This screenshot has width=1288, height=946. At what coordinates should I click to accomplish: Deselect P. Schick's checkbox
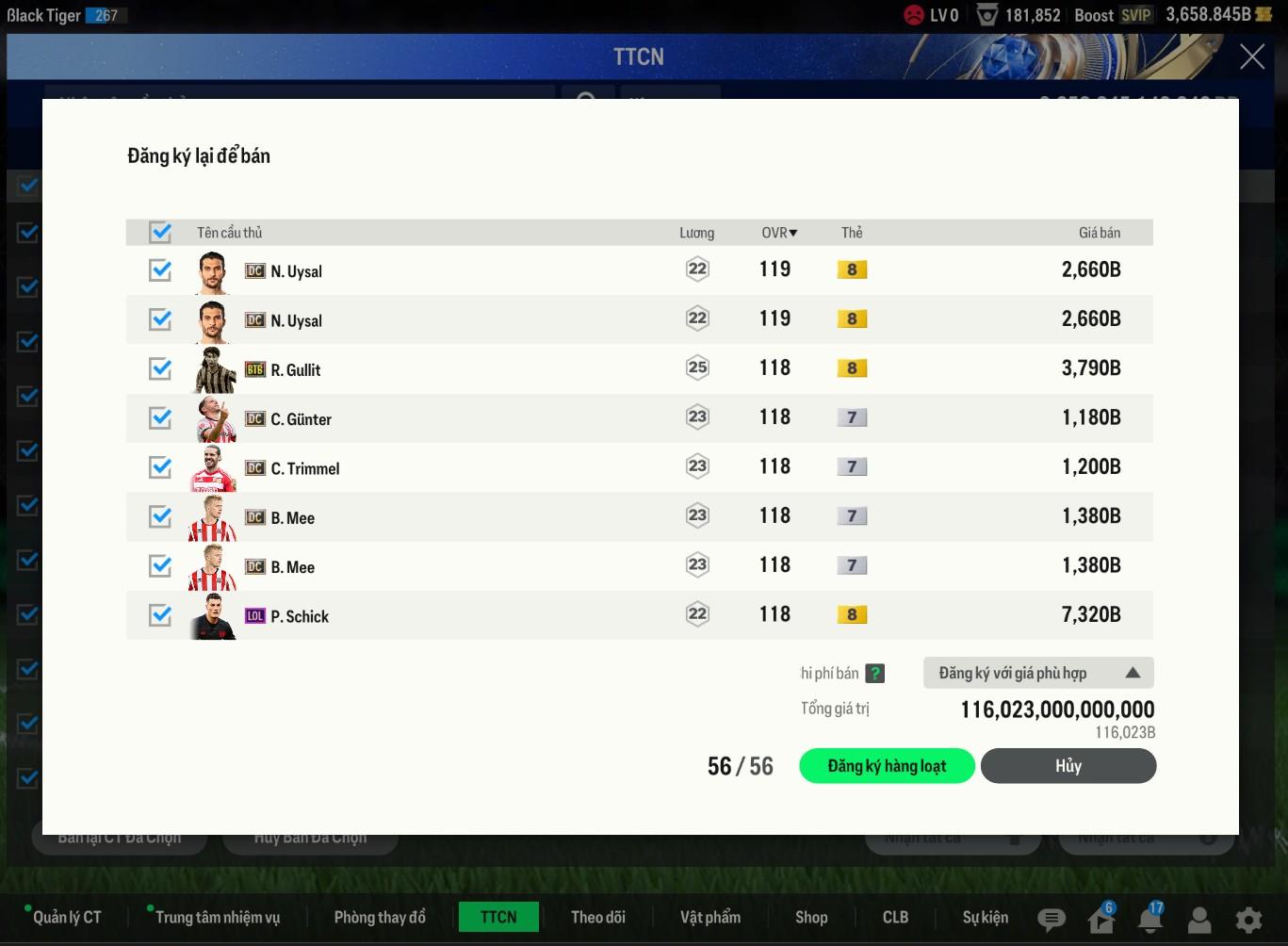(160, 615)
